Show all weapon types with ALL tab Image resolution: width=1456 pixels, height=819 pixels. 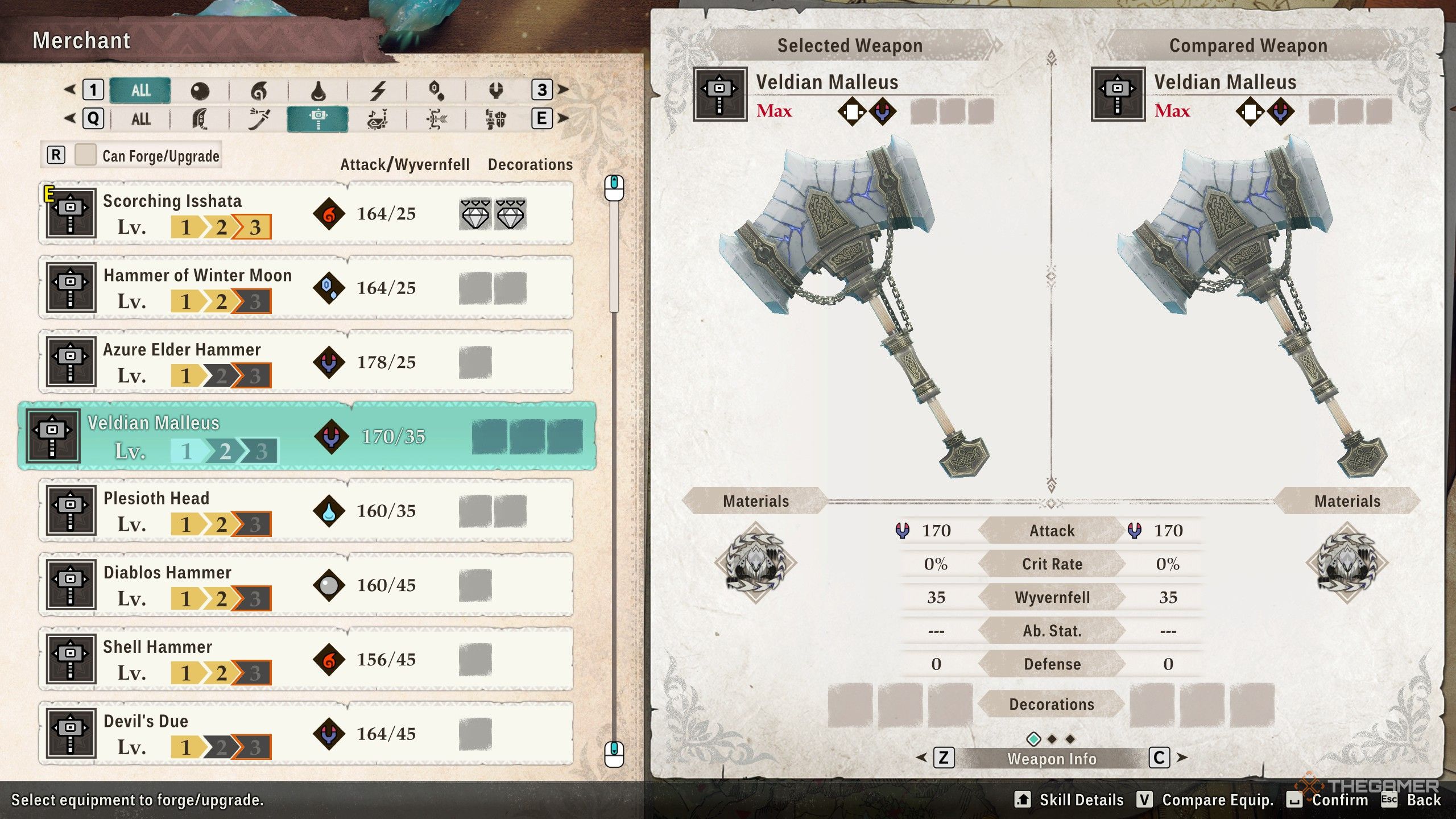[x=140, y=119]
